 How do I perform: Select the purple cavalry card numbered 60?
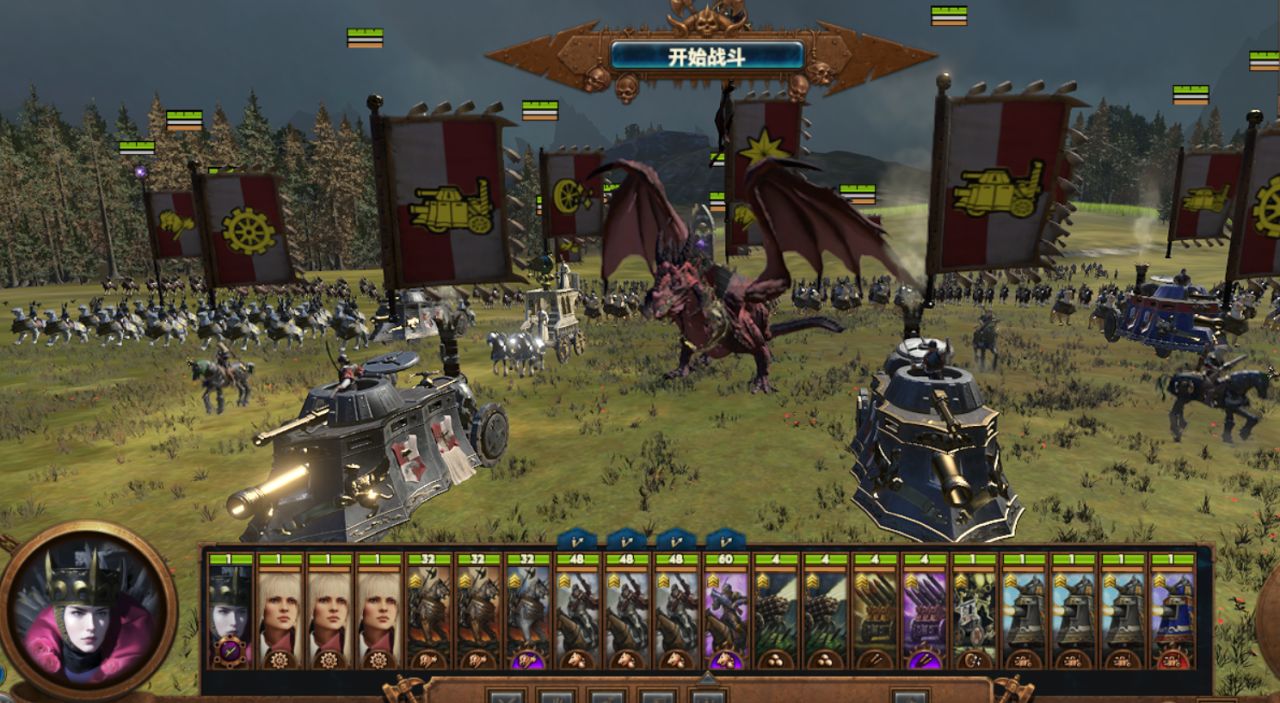725,610
